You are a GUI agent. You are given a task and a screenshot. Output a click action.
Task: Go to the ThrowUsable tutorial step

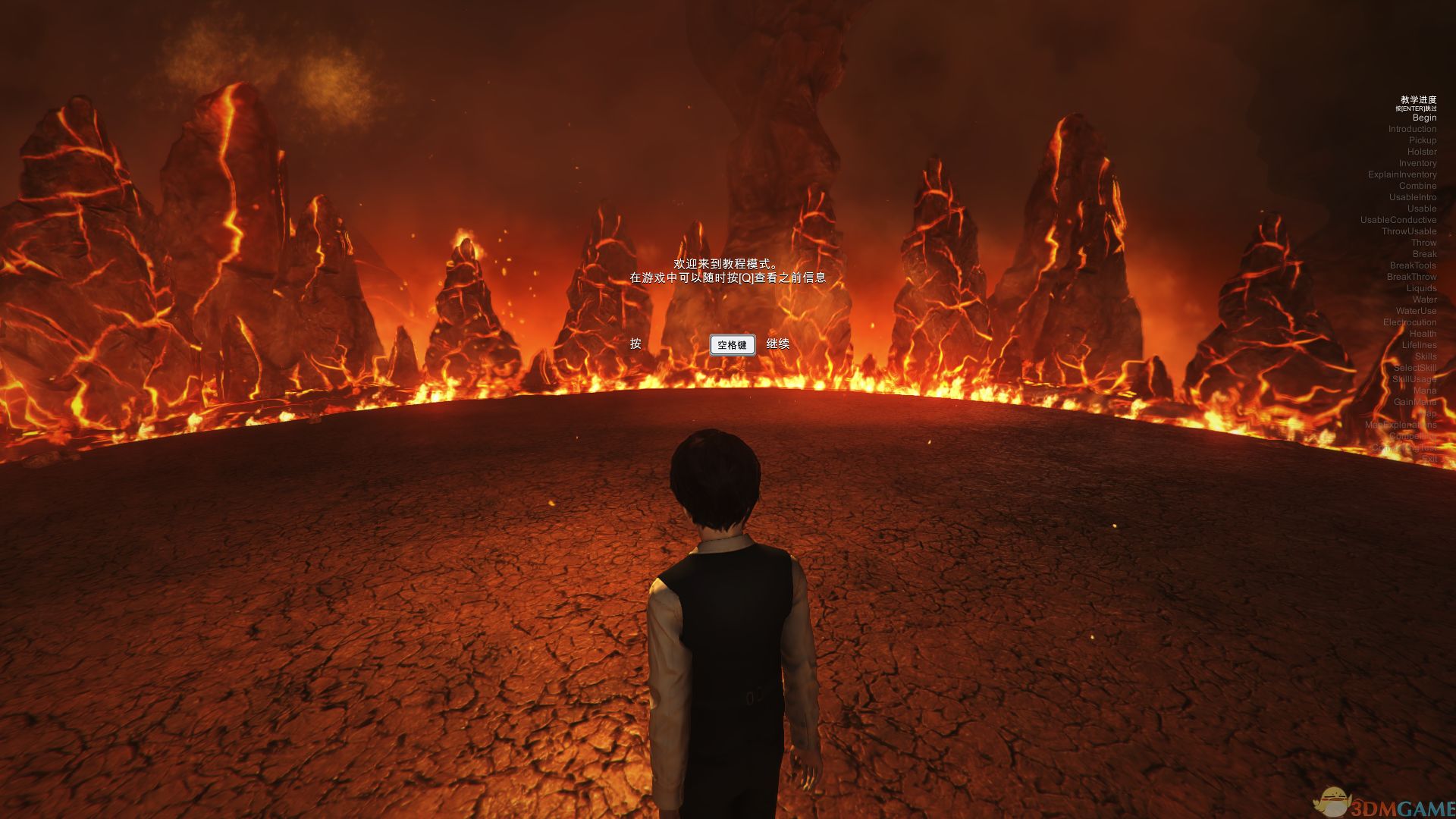coord(1408,231)
